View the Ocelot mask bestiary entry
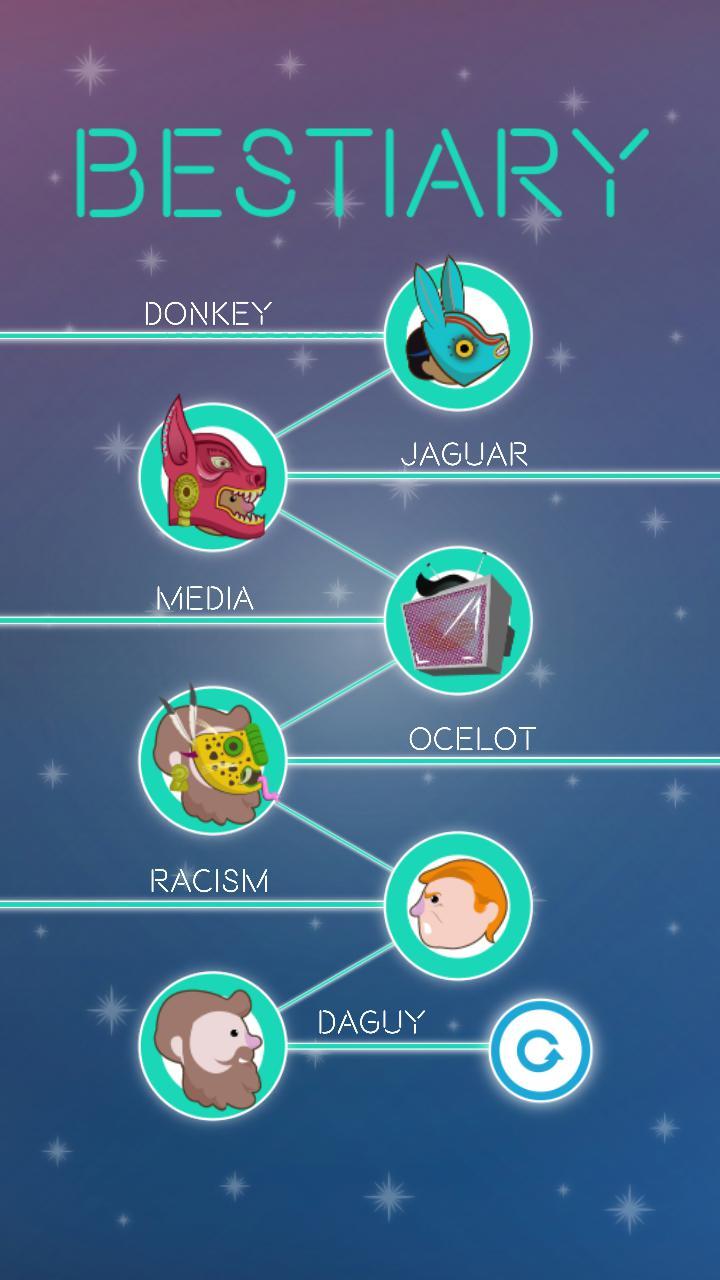720x1280 pixels. tap(213, 762)
